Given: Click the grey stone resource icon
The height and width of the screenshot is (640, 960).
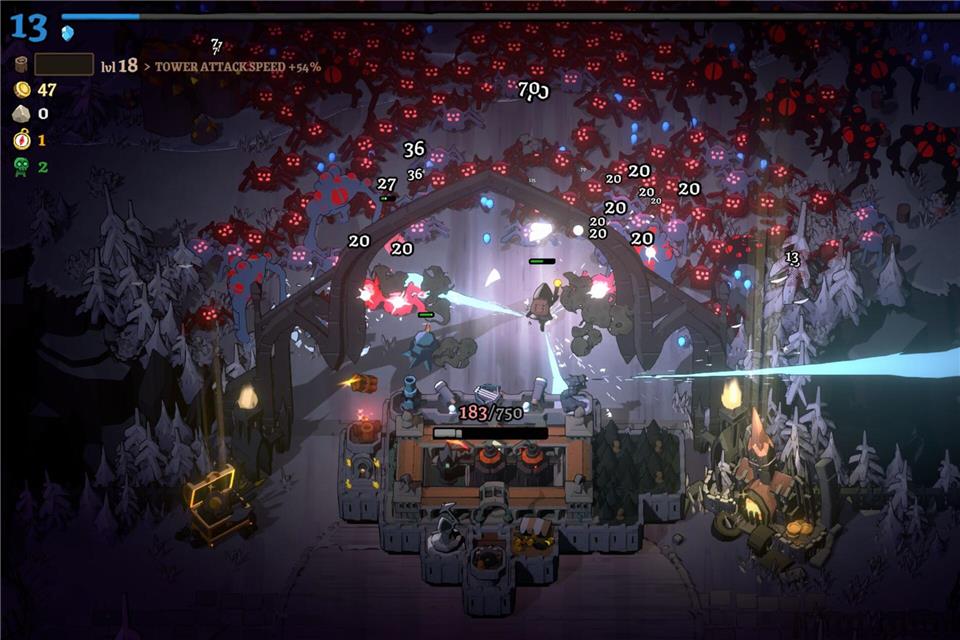Looking at the screenshot, I should (21, 115).
